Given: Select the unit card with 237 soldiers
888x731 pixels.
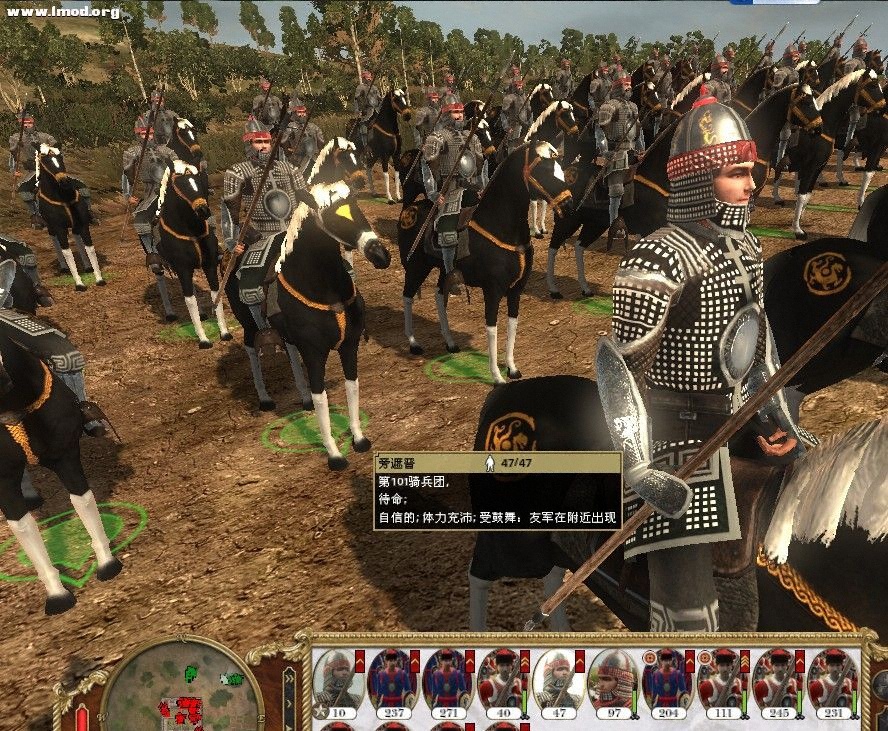Looking at the screenshot, I should click(392, 680).
